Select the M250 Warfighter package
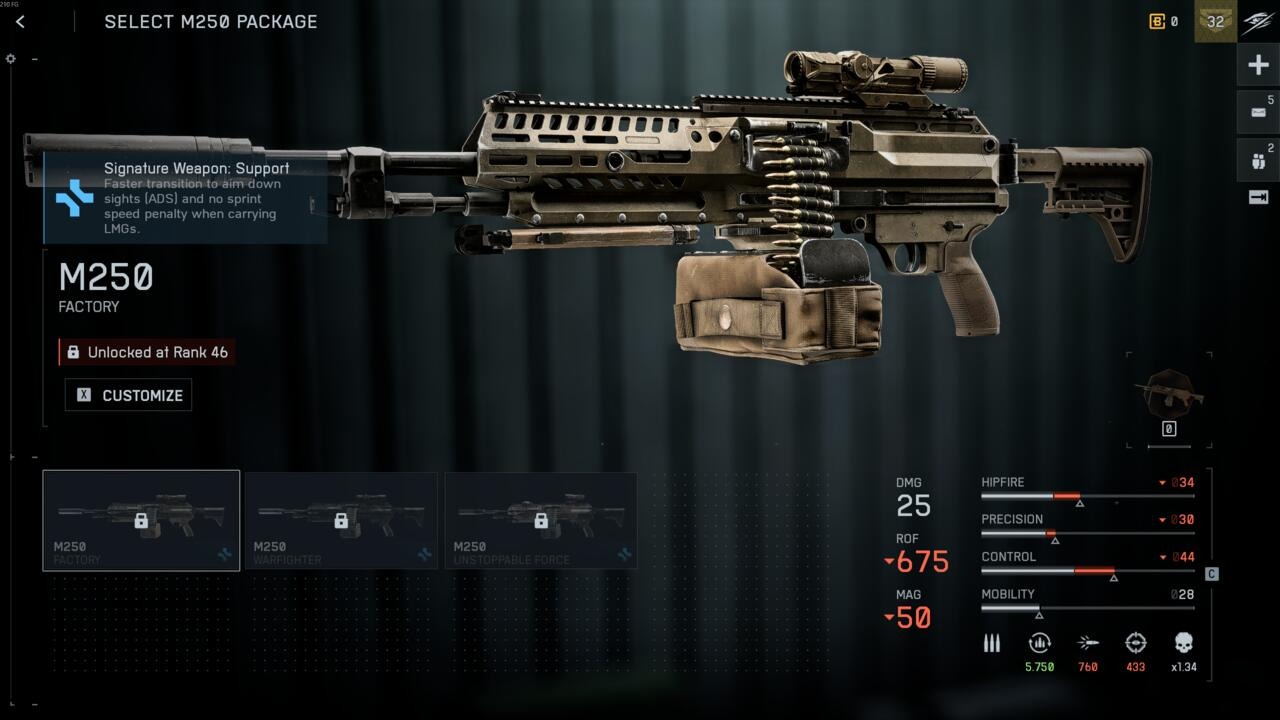This screenshot has height=720, width=1280. pos(341,520)
